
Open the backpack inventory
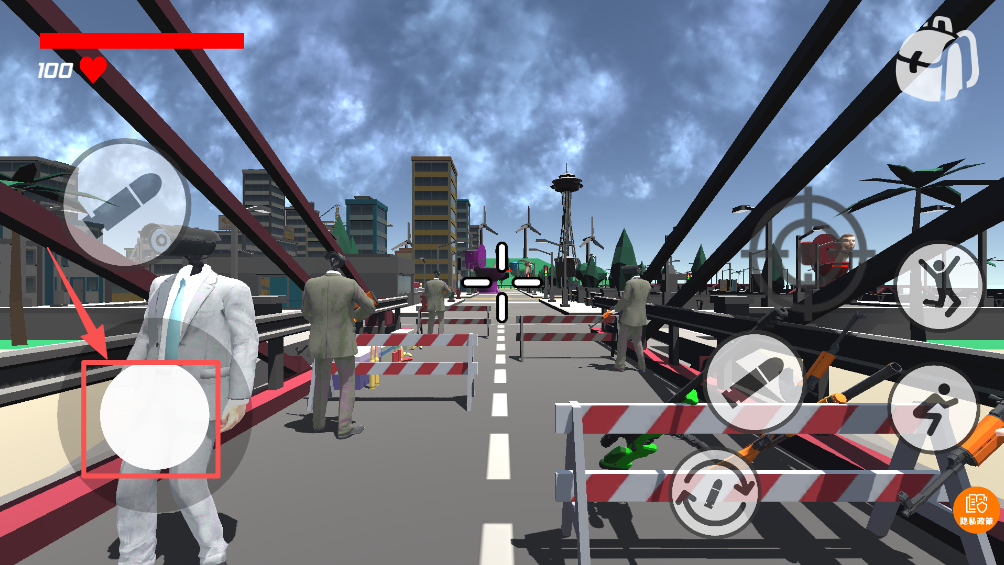(x=937, y=60)
